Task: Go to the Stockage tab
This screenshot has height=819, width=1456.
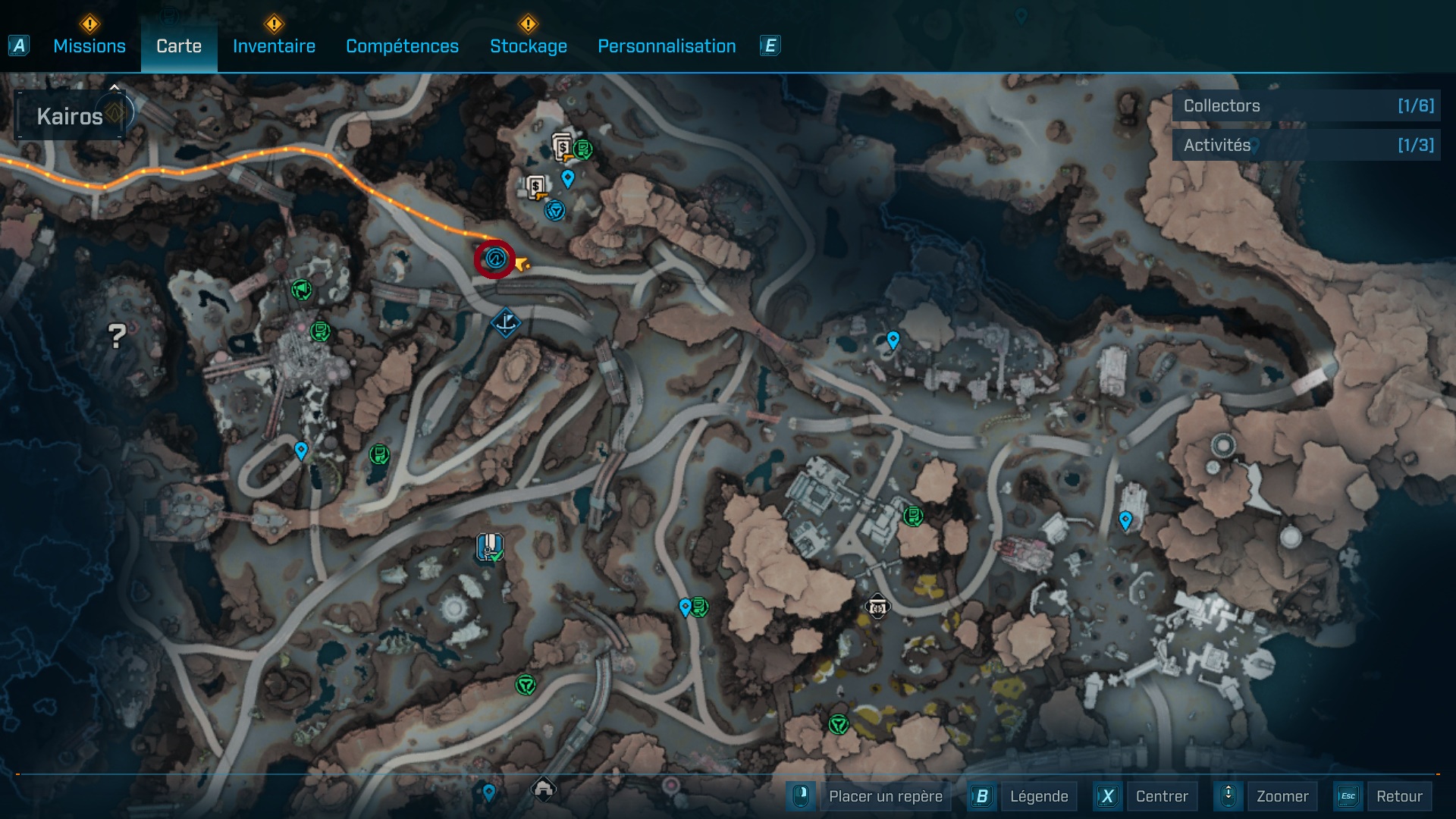Action: (528, 46)
